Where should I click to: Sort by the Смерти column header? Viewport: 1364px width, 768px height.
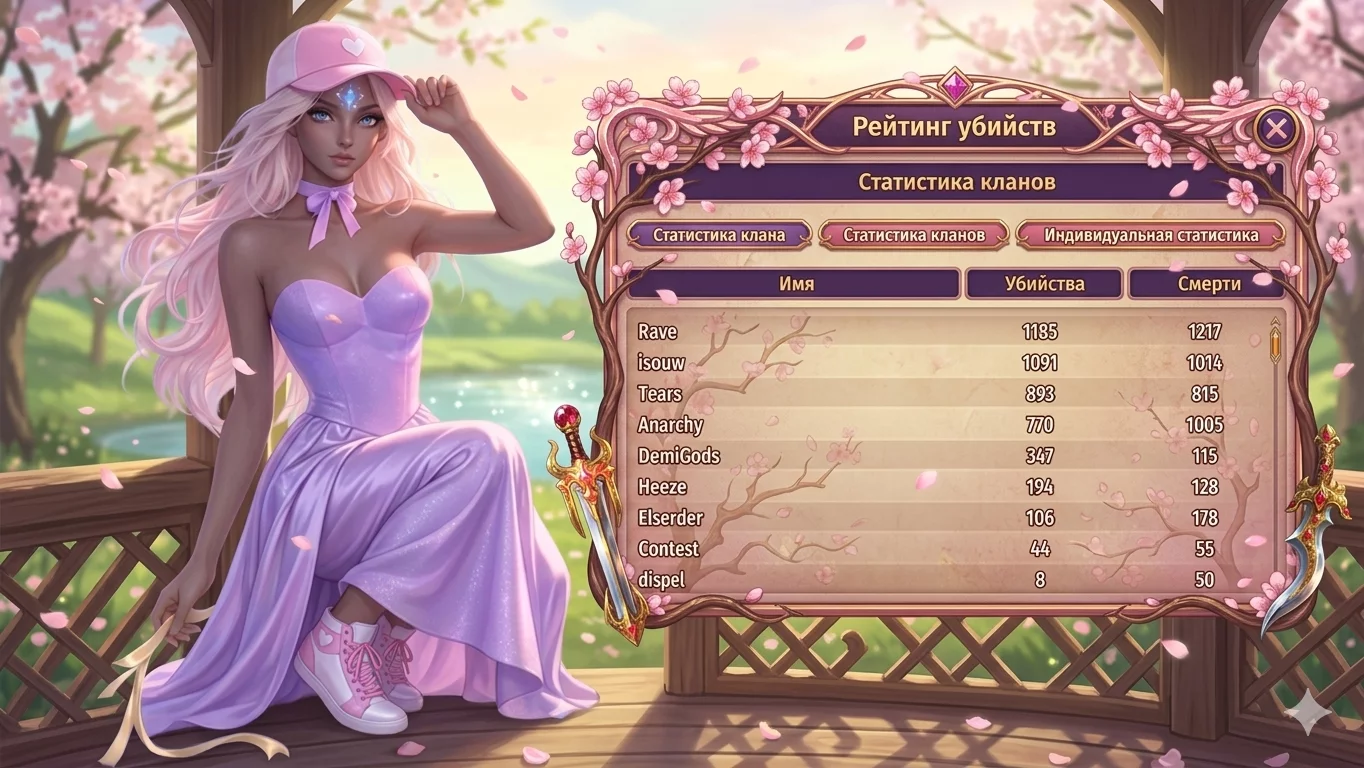(x=1205, y=284)
